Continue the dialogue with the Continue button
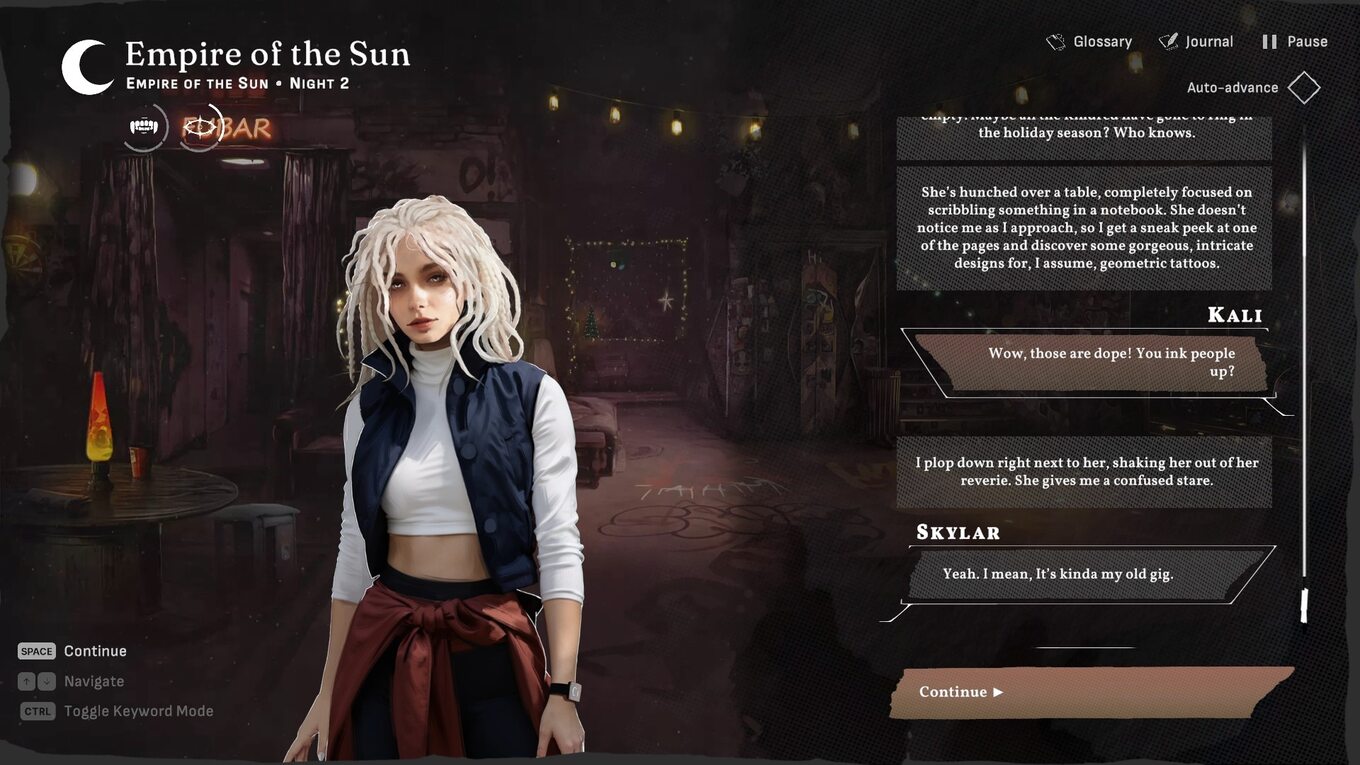This screenshot has height=765, width=1360. pyautogui.click(x=1090, y=692)
